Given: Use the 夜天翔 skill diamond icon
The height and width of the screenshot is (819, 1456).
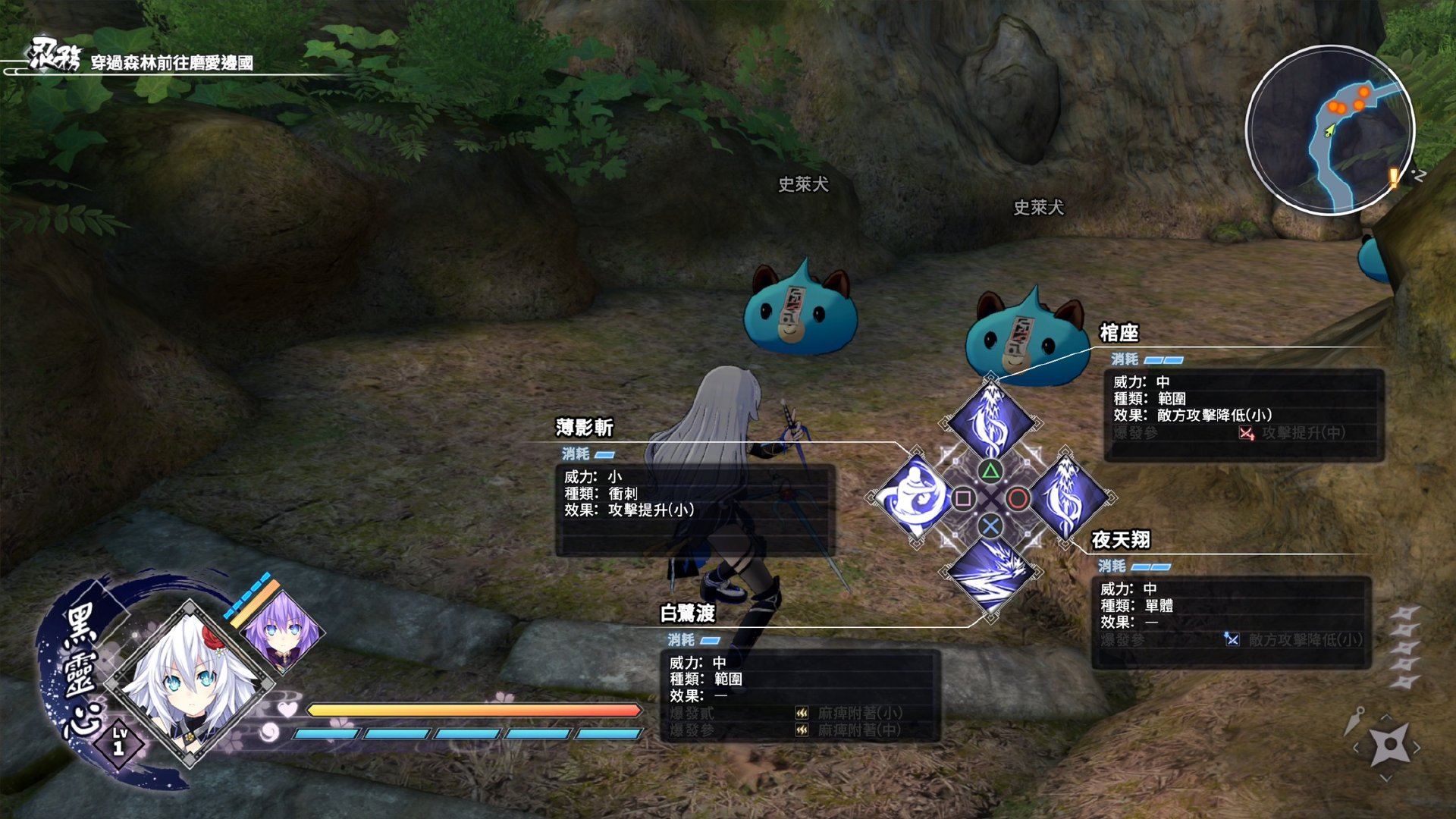Looking at the screenshot, I should [1066, 497].
